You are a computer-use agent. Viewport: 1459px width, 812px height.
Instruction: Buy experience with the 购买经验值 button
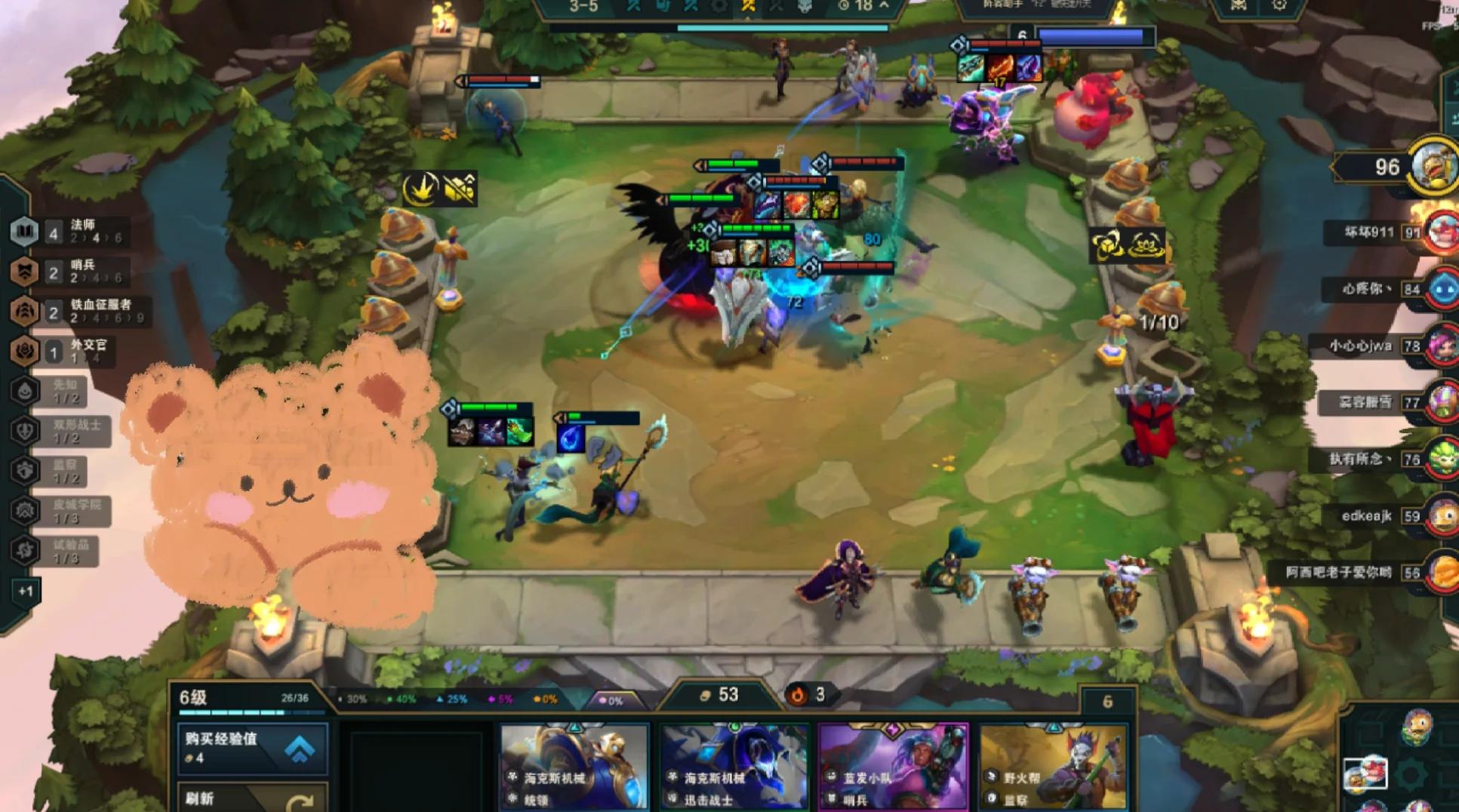[x=252, y=747]
